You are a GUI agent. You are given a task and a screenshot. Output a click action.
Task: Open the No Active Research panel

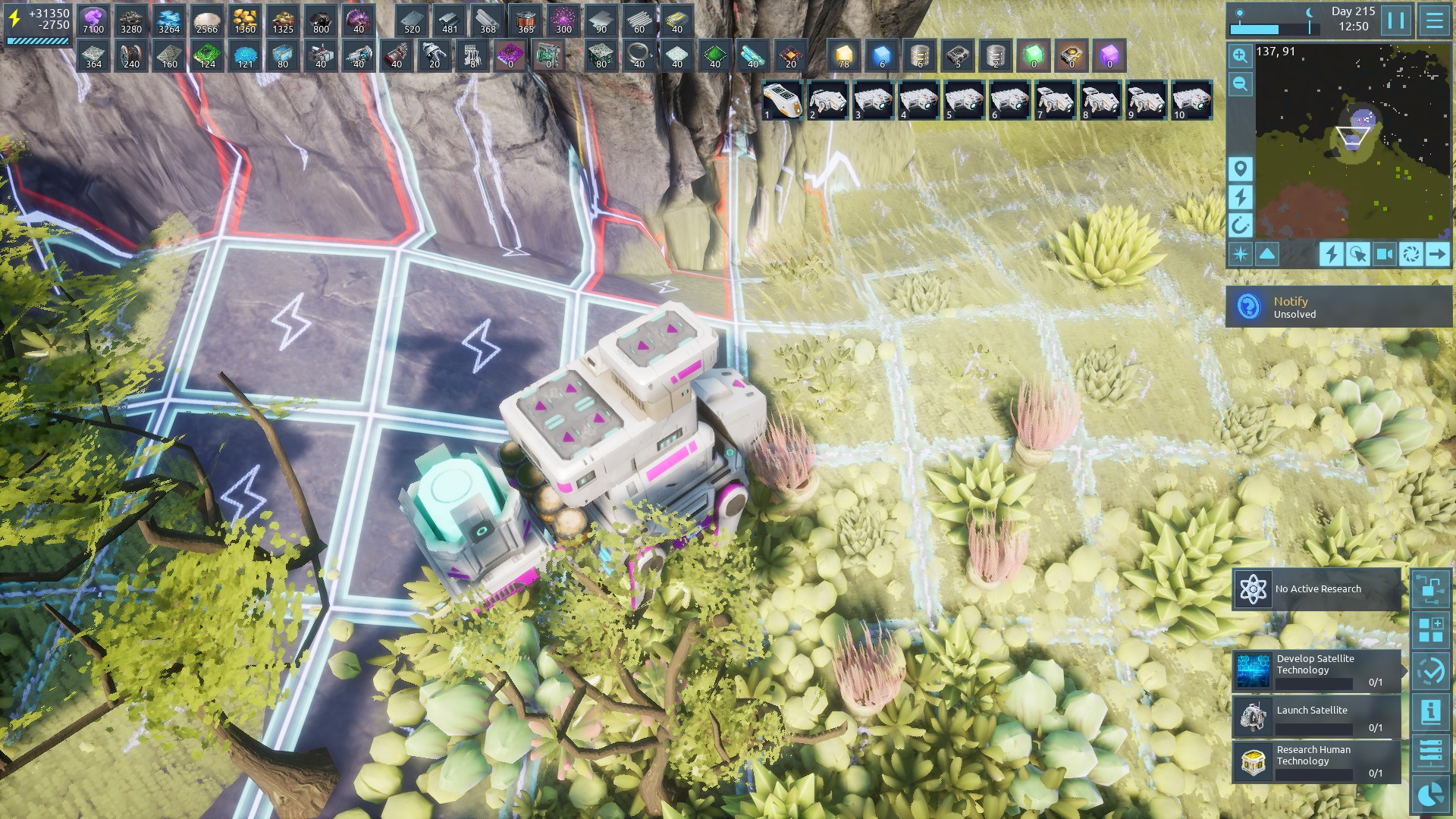pos(1316,589)
